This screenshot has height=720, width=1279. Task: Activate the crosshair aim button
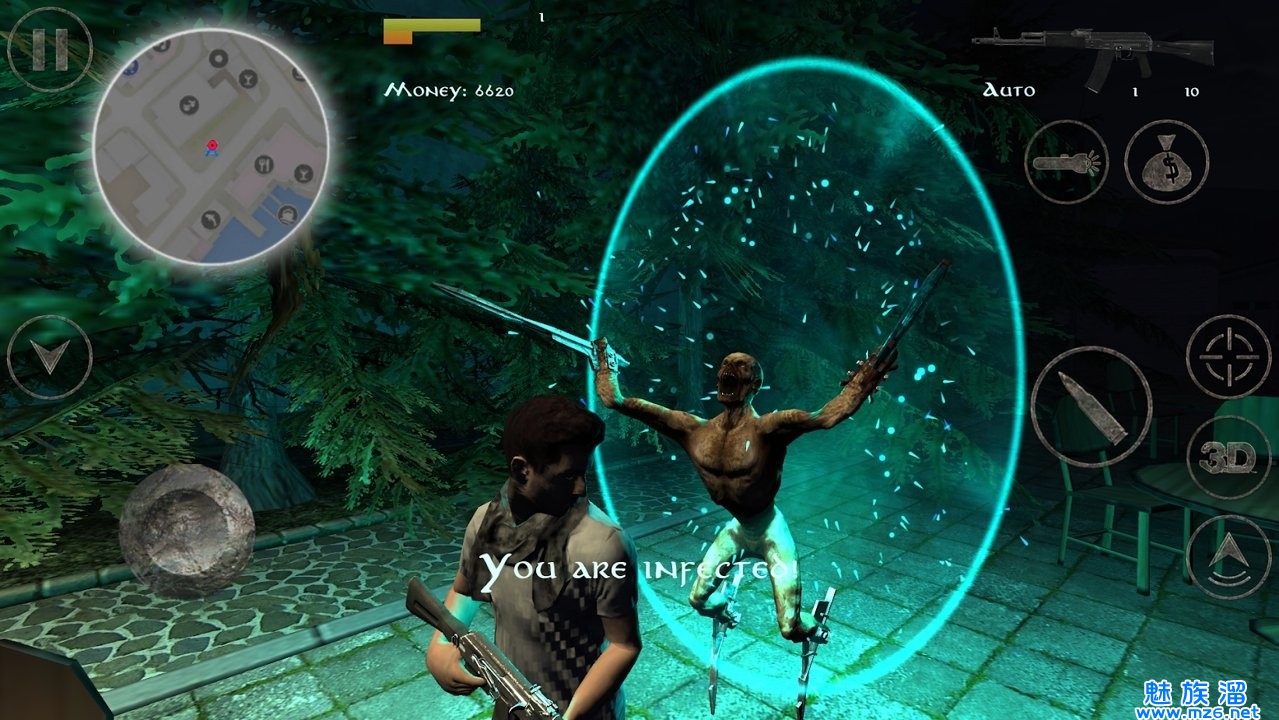(x=1227, y=357)
